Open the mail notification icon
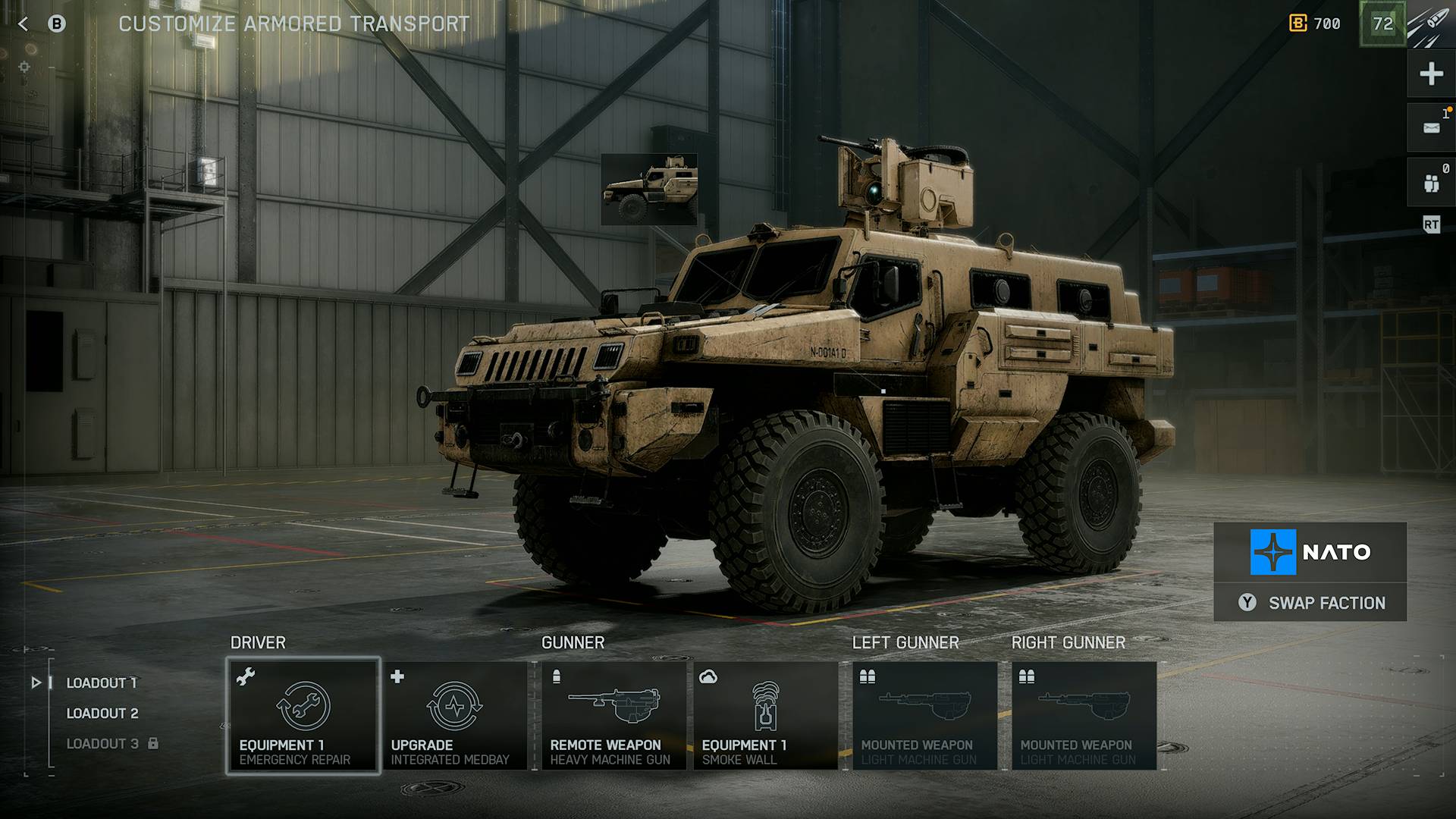 (x=1430, y=127)
